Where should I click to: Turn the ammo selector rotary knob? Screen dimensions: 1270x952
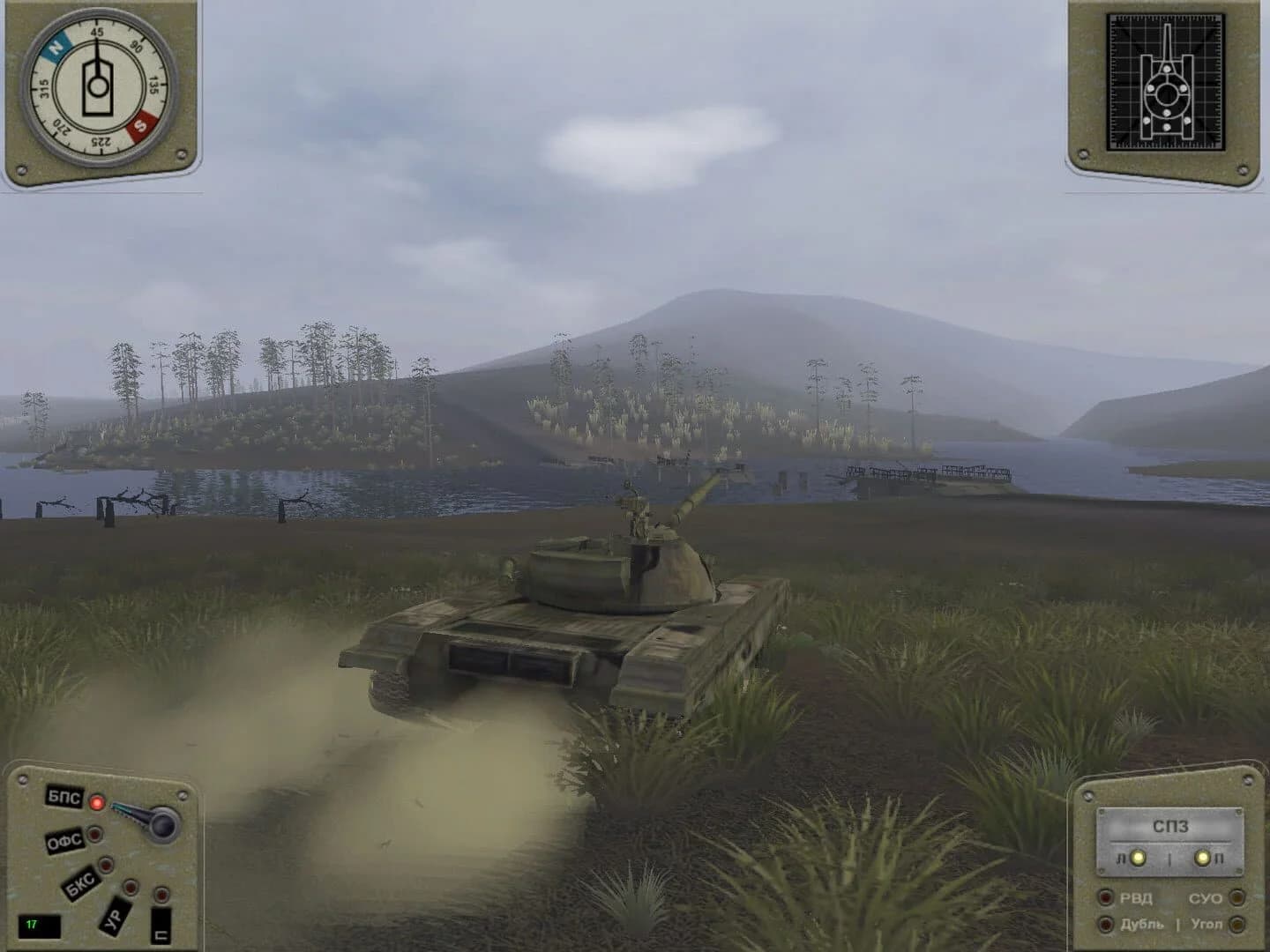(x=161, y=824)
